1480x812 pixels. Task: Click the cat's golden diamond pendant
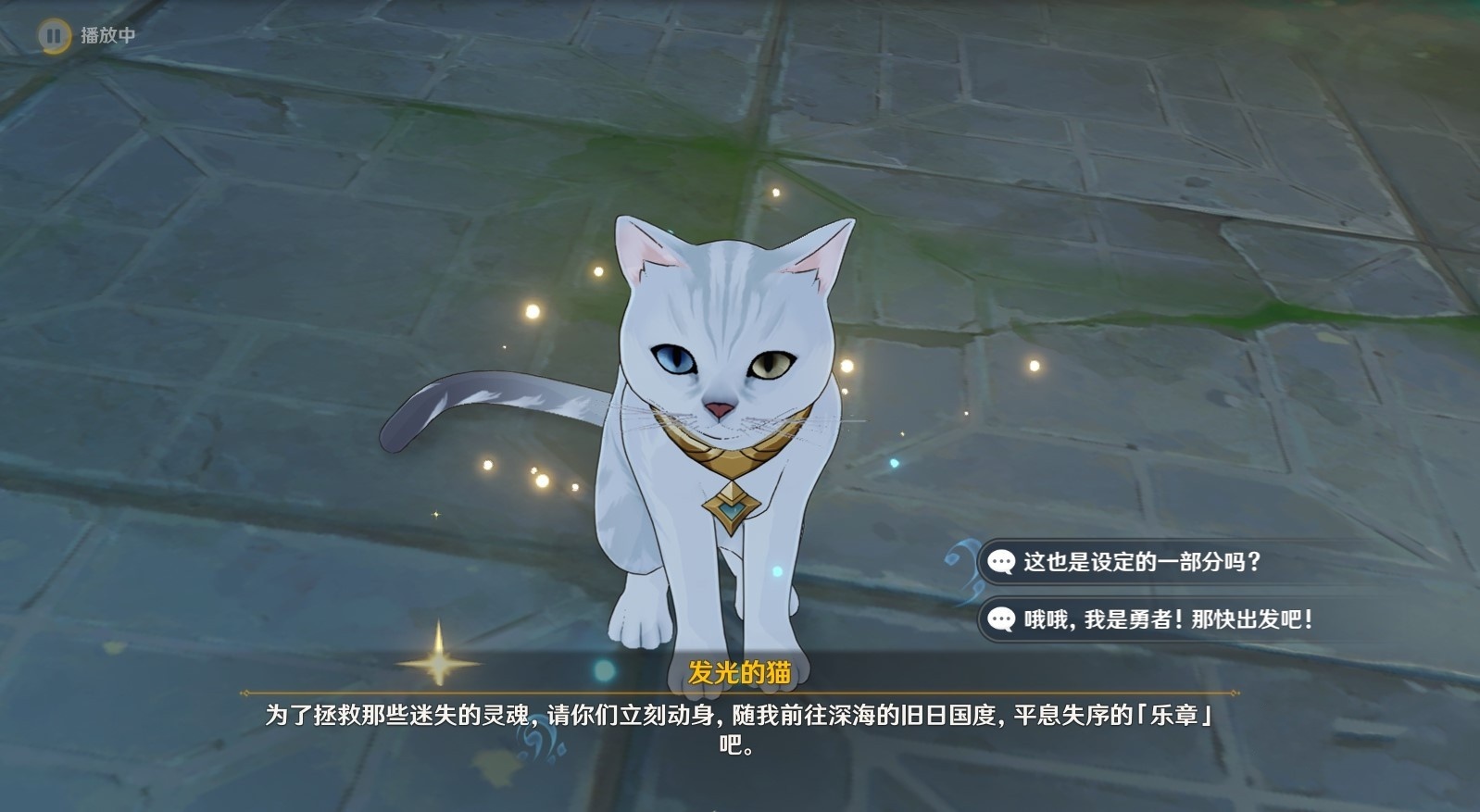tap(730, 505)
